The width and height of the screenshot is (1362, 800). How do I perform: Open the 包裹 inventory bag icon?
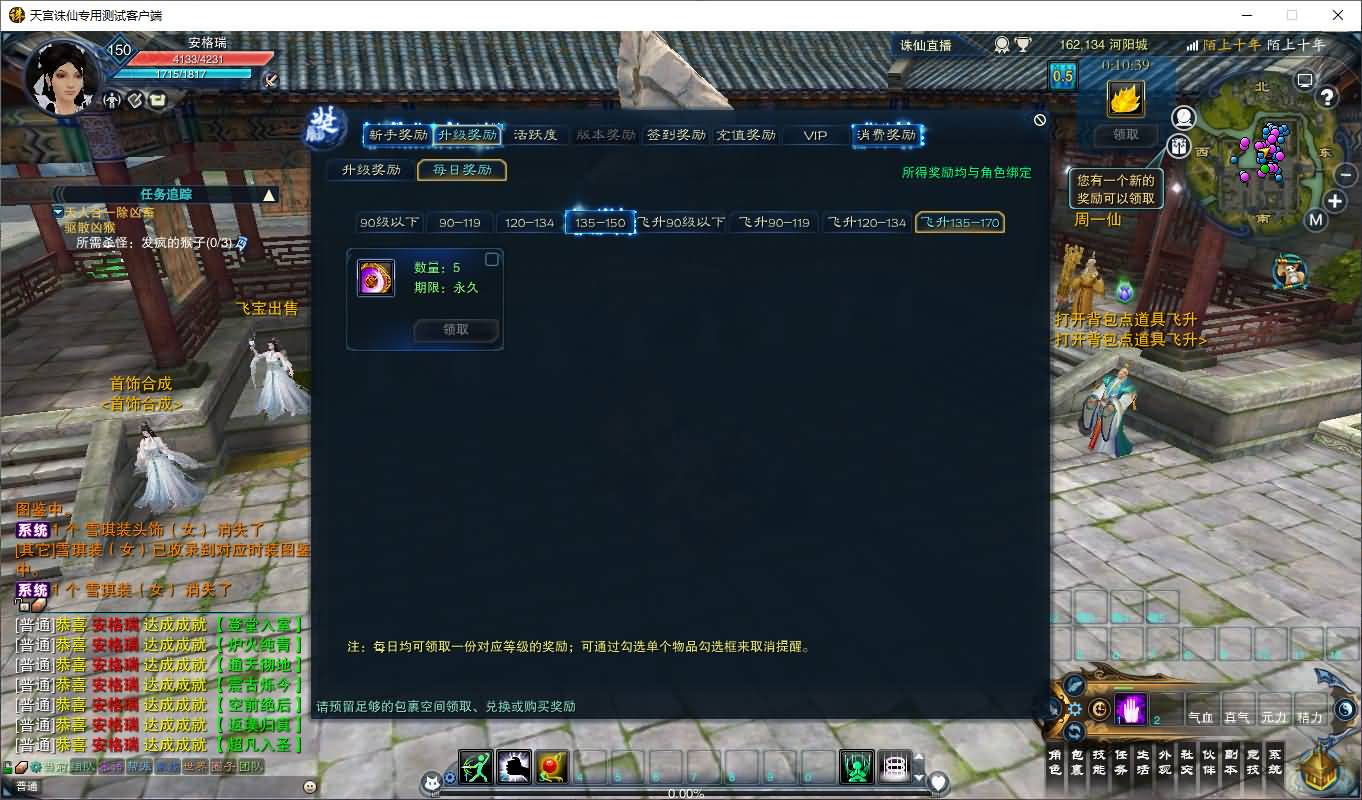pyautogui.click(x=1077, y=762)
